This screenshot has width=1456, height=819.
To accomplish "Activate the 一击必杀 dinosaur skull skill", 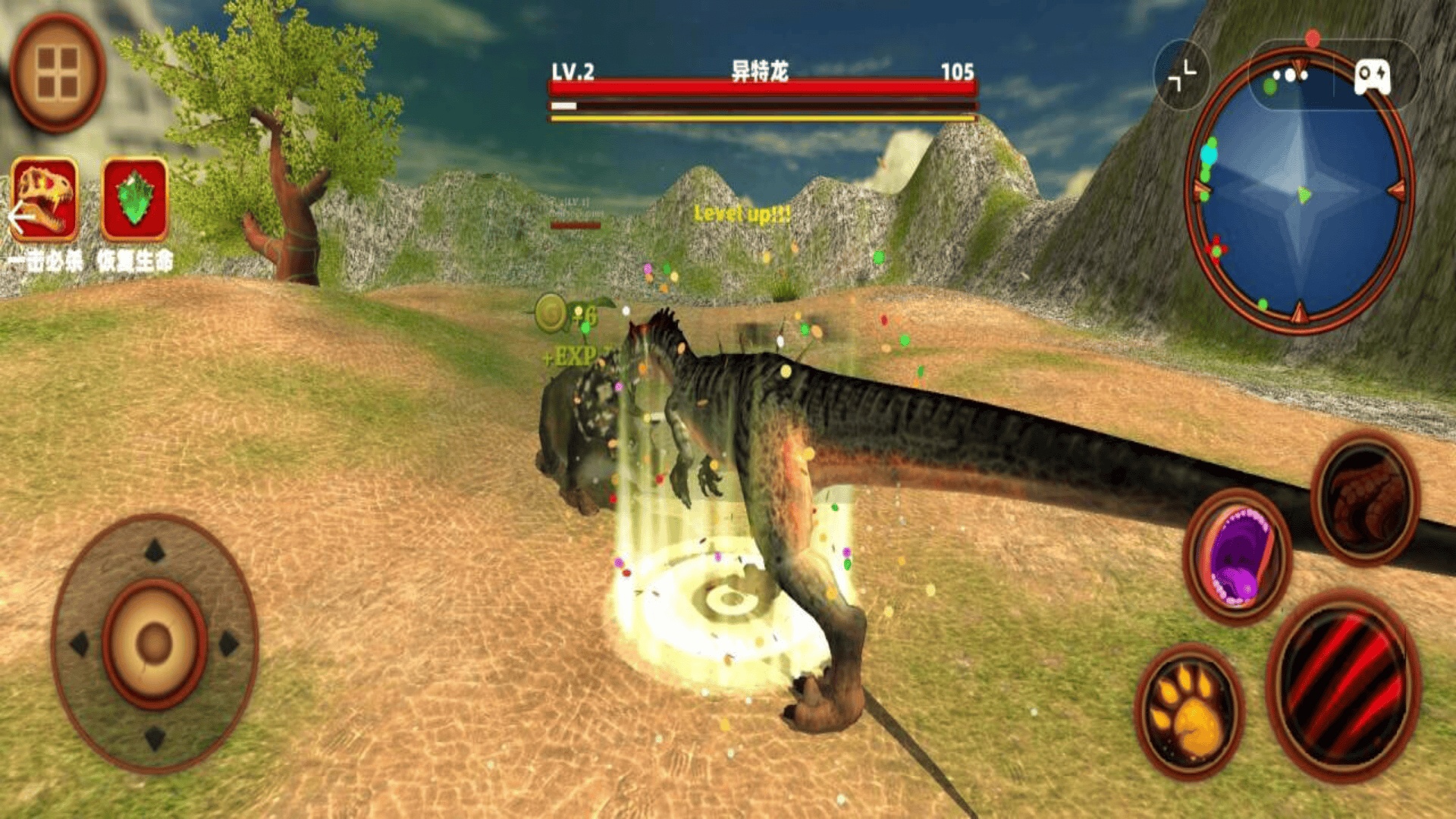I will click(x=45, y=199).
